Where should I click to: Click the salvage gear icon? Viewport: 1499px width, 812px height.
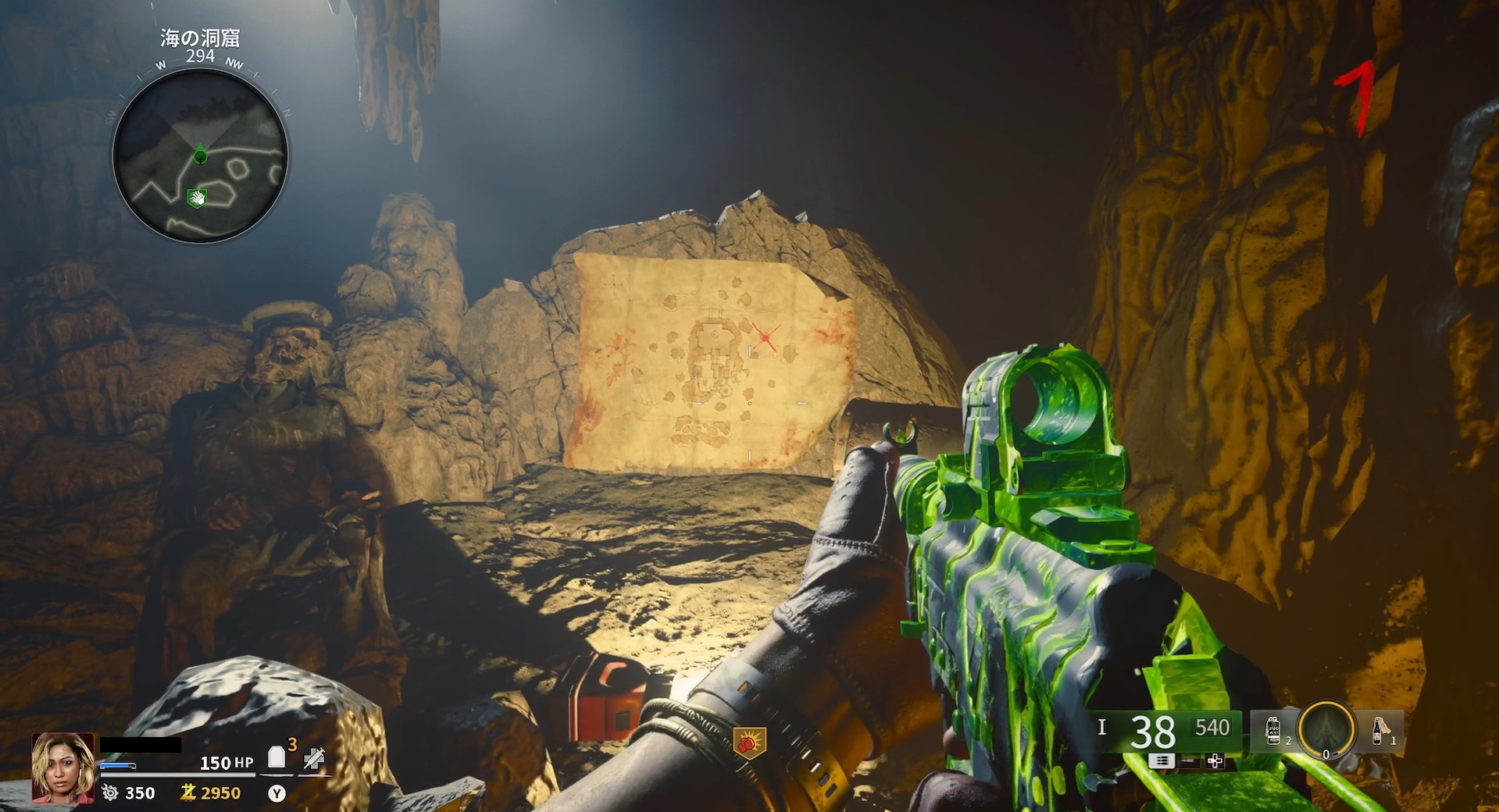click(111, 792)
